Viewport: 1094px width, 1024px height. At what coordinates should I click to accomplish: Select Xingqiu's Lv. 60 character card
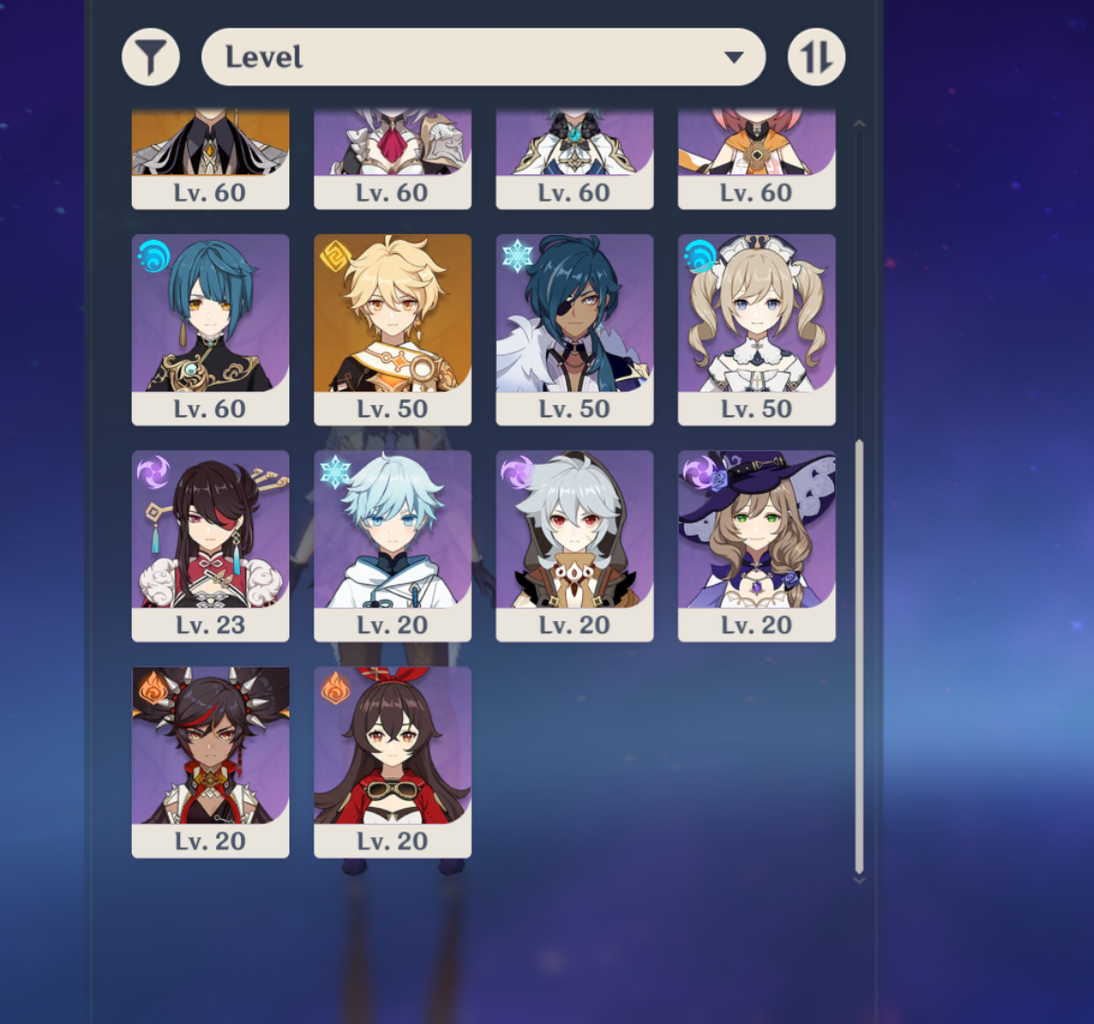point(210,329)
